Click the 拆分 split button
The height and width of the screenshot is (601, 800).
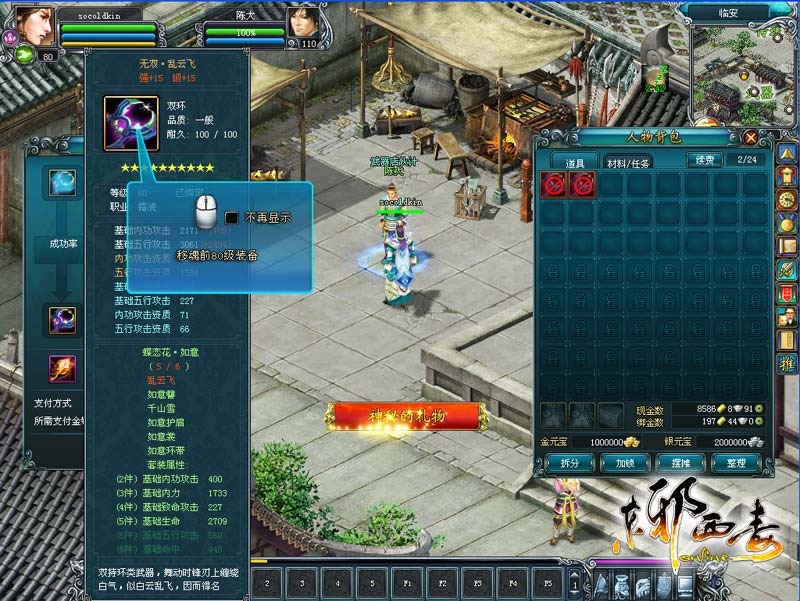point(568,463)
